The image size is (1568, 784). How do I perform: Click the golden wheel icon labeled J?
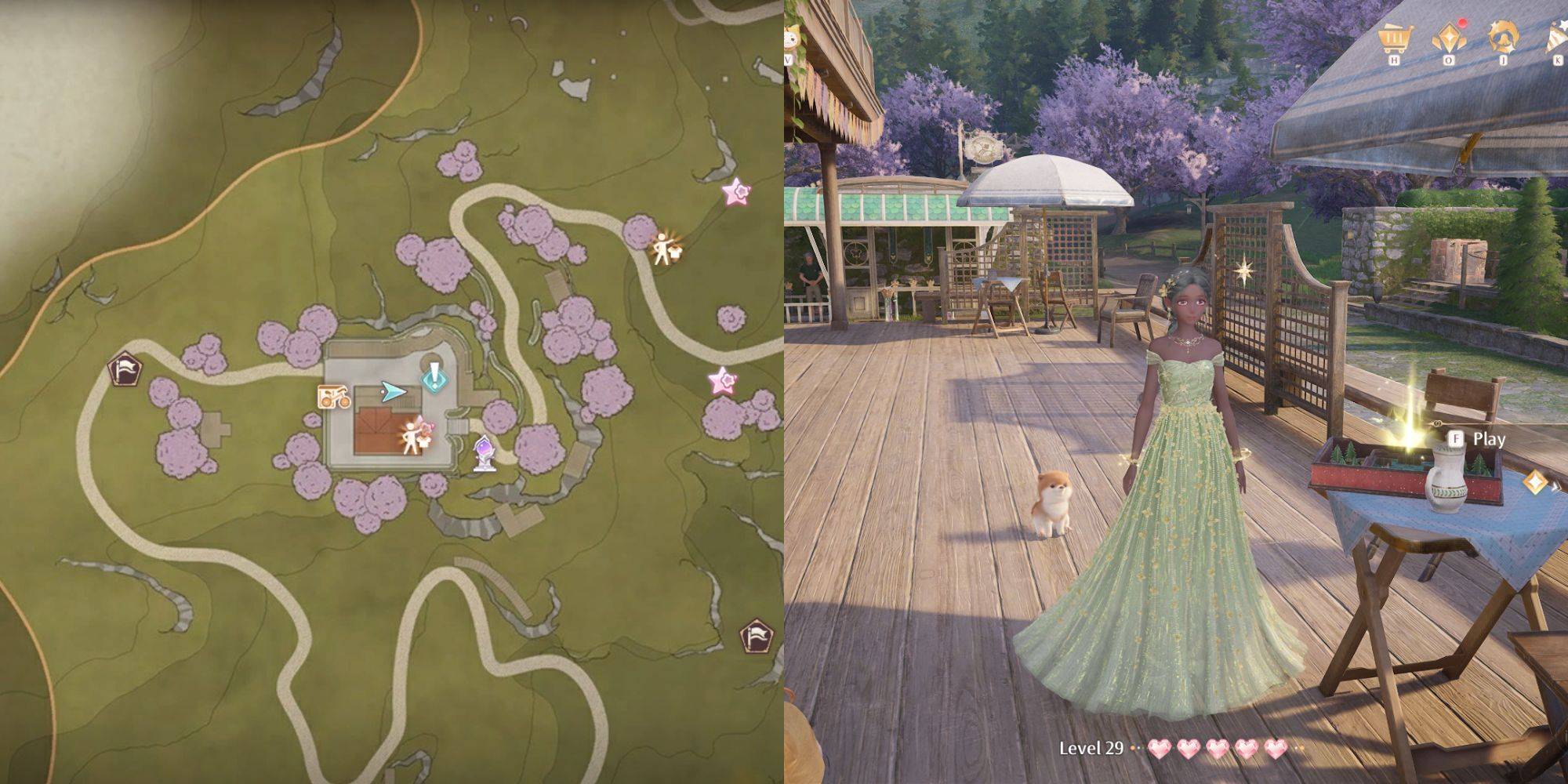click(x=1504, y=35)
